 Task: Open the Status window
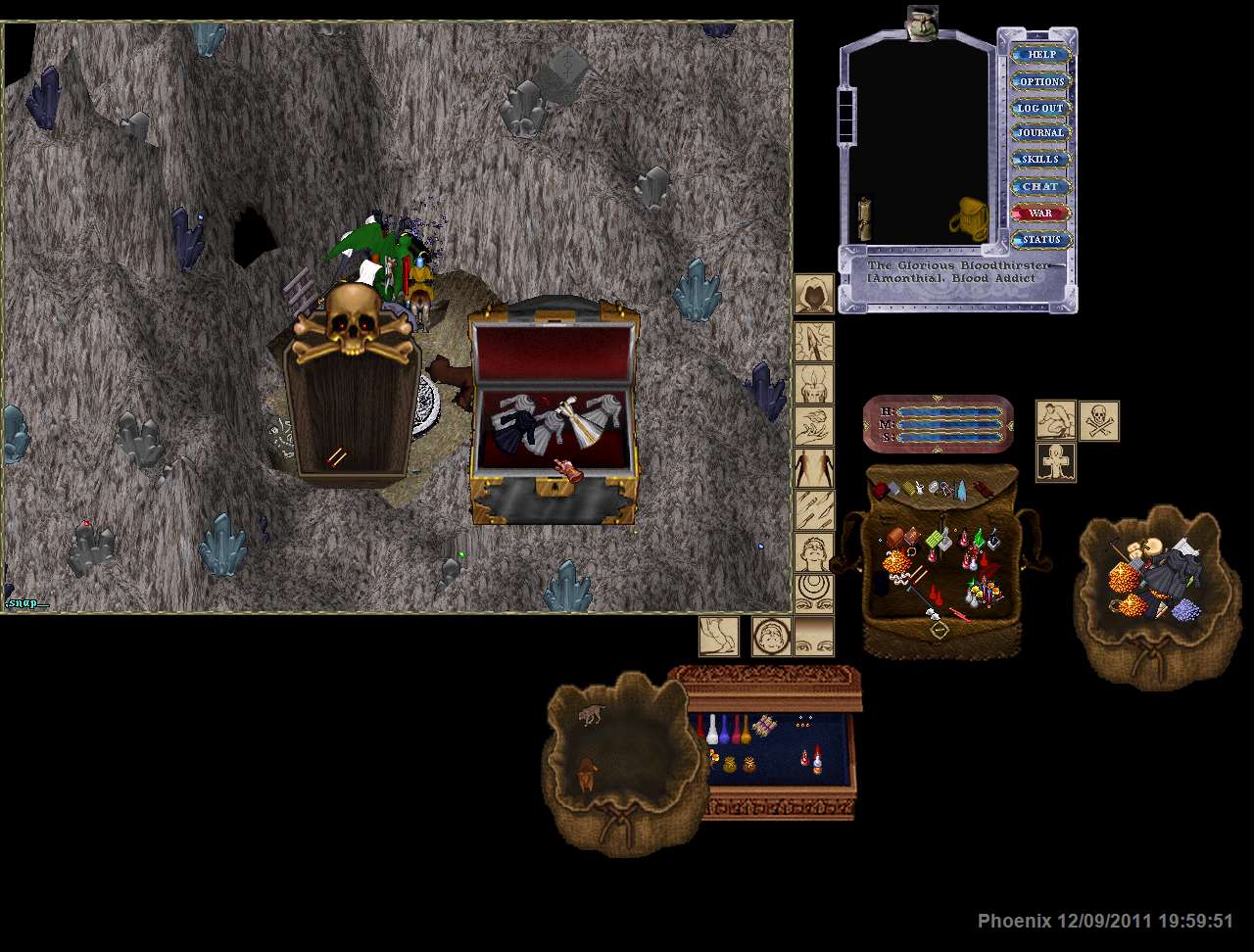pyautogui.click(x=1041, y=239)
